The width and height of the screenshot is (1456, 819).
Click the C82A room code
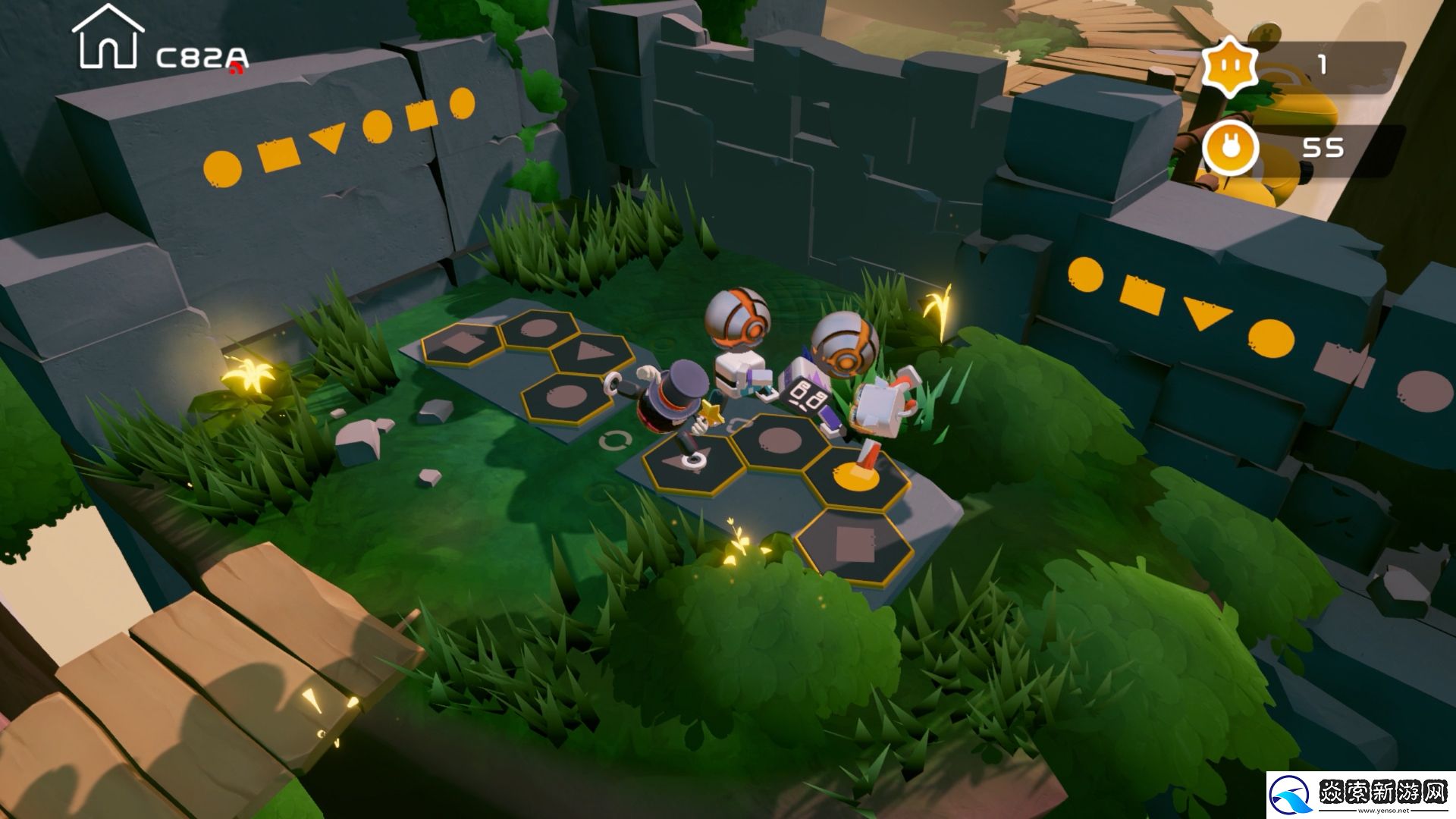202,58
